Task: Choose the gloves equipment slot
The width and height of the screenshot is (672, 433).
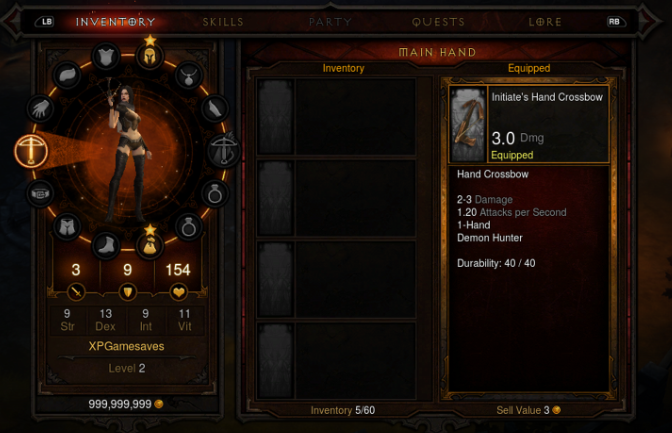Action: (x=42, y=107)
